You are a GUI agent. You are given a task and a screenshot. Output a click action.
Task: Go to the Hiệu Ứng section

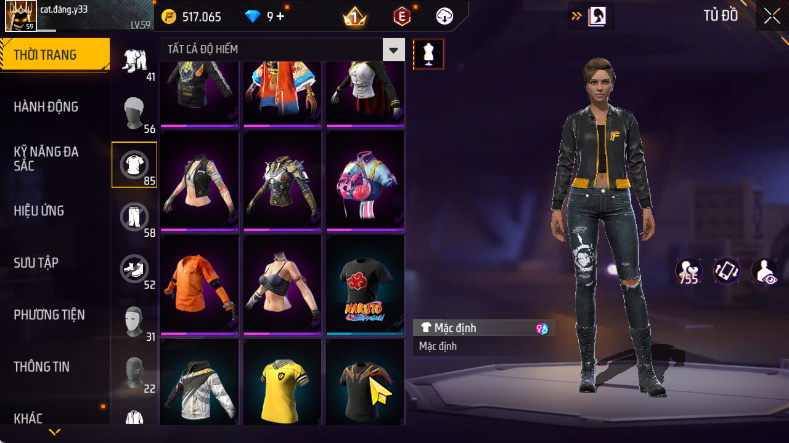pyautogui.click(x=42, y=211)
